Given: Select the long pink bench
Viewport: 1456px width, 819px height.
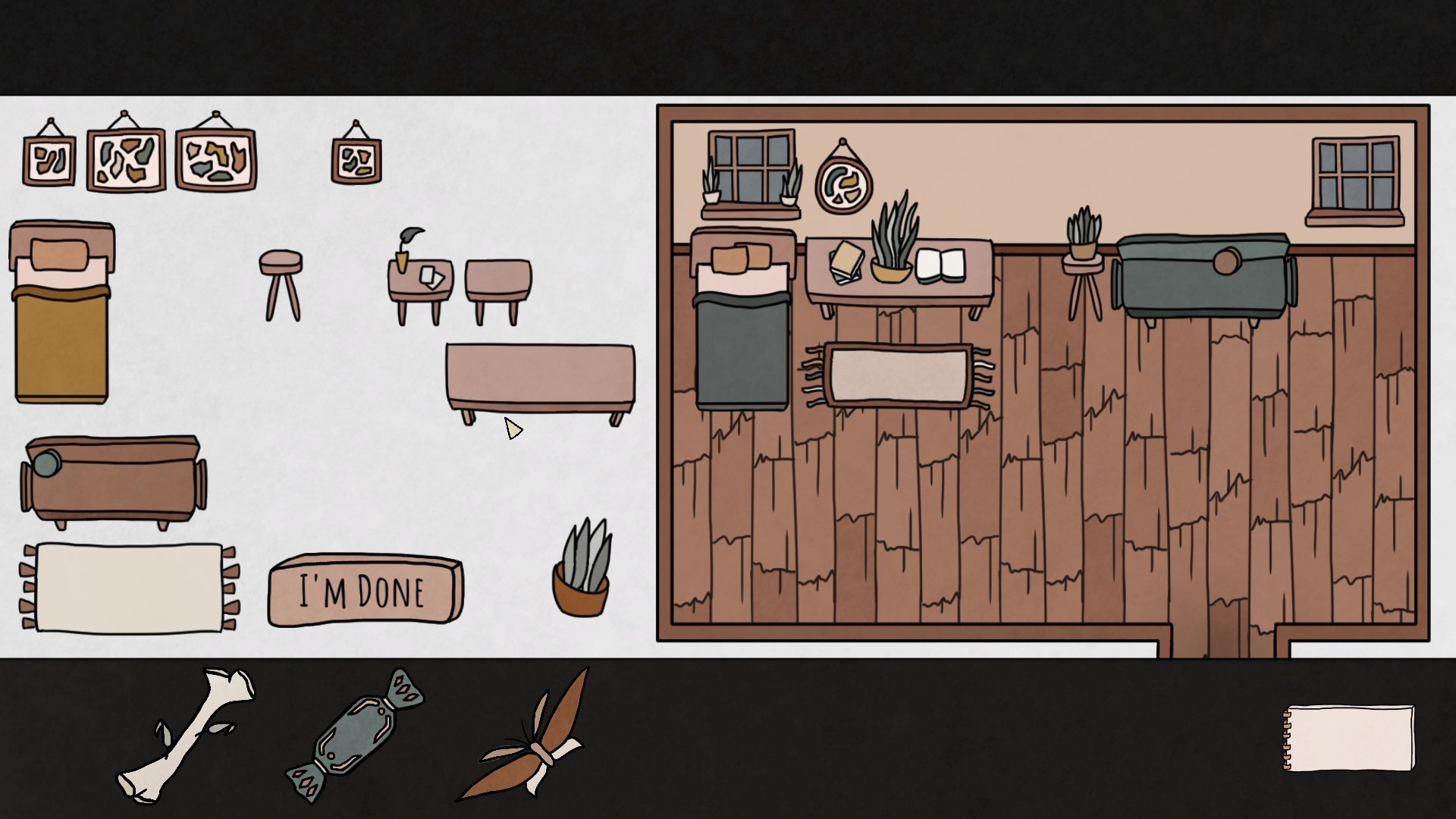Looking at the screenshot, I should tap(540, 379).
